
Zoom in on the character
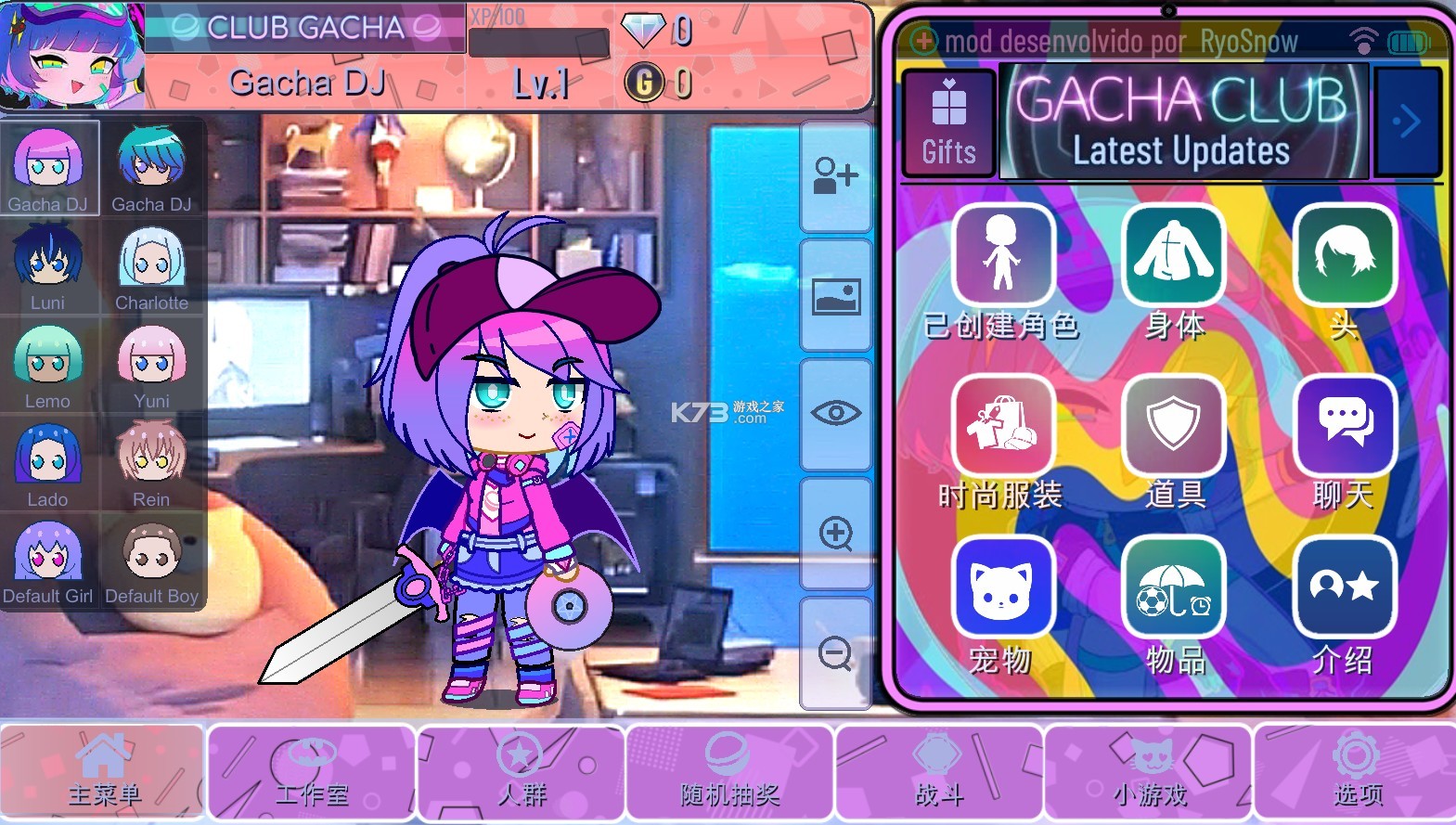pos(835,534)
